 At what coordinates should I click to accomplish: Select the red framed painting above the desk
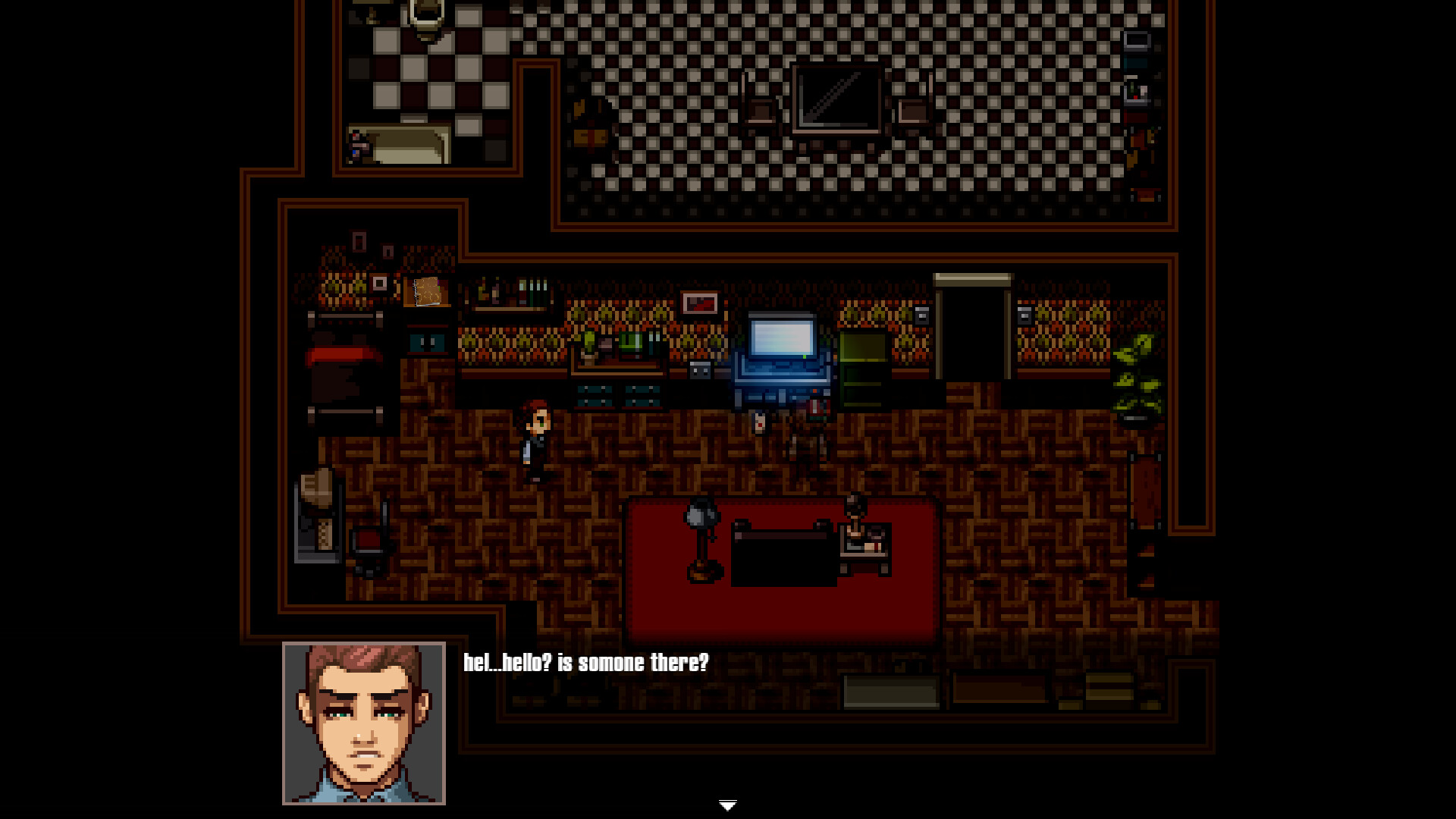tap(699, 303)
